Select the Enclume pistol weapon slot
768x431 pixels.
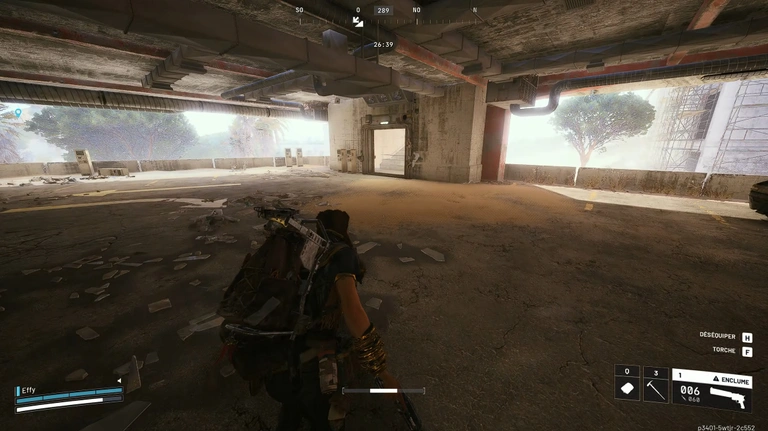[711, 390]
